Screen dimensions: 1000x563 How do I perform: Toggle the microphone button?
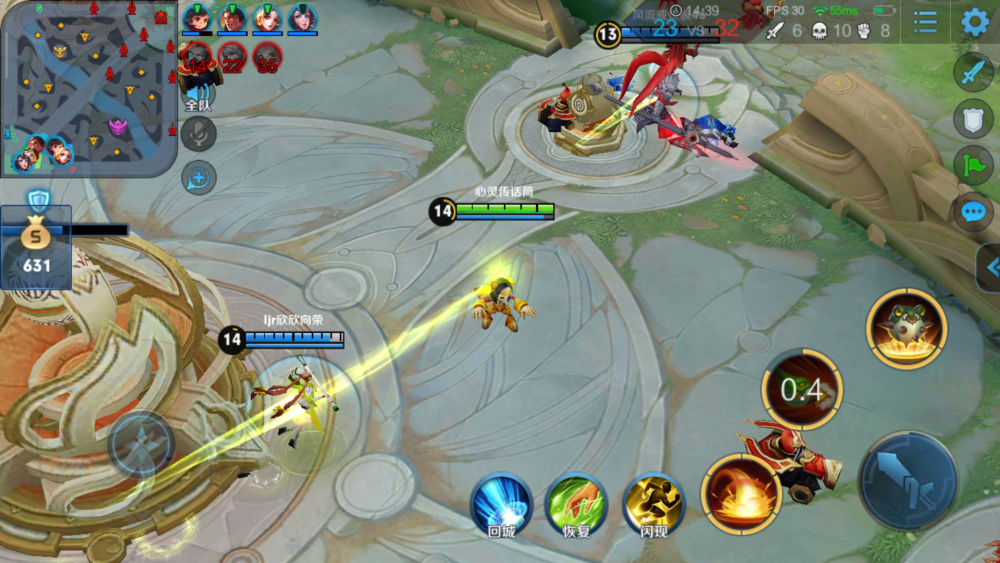(x=198, y=134)
